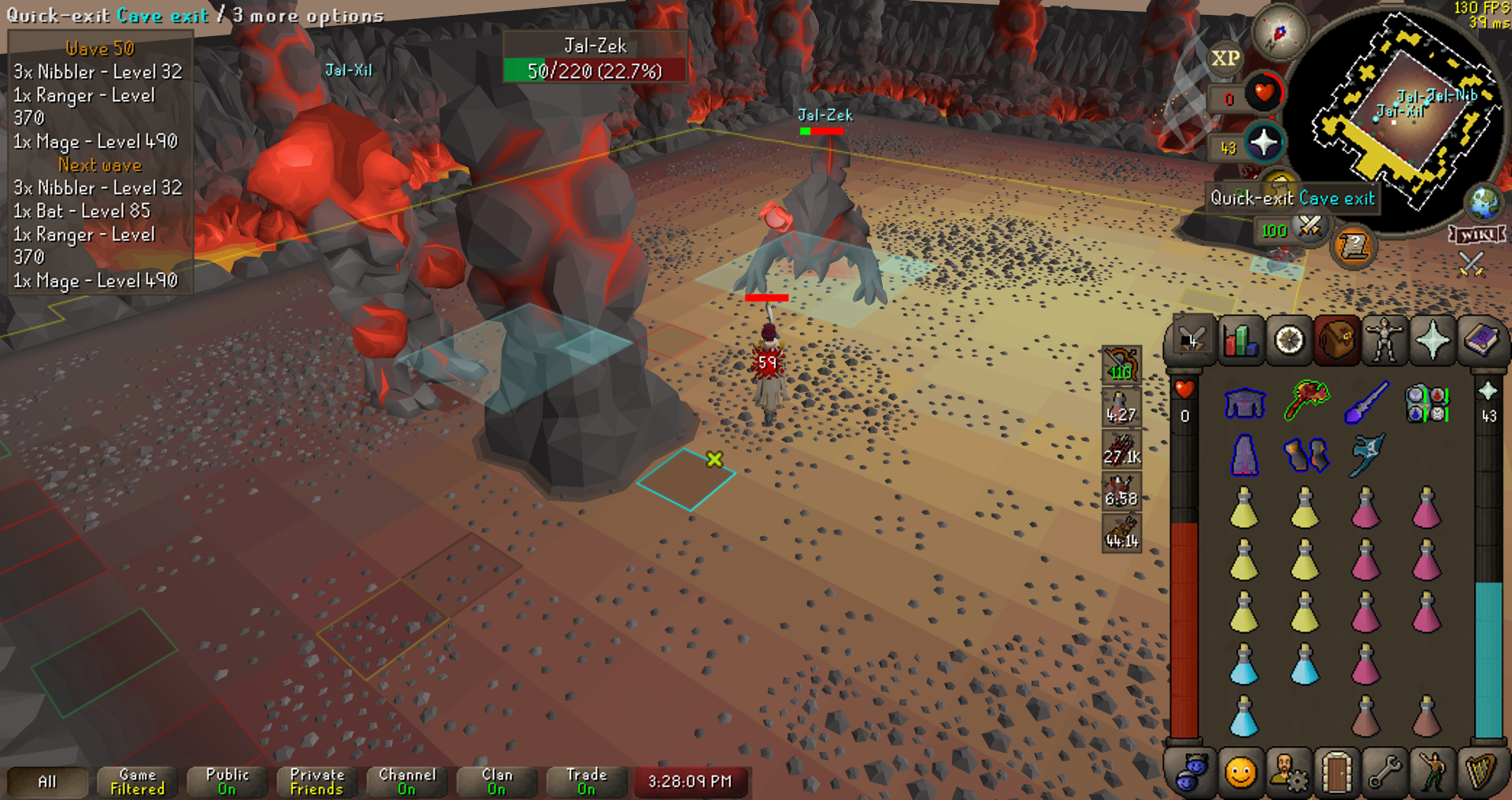Click the Wiki lookup button
Screen dimensions: 1512x800
1476,235
